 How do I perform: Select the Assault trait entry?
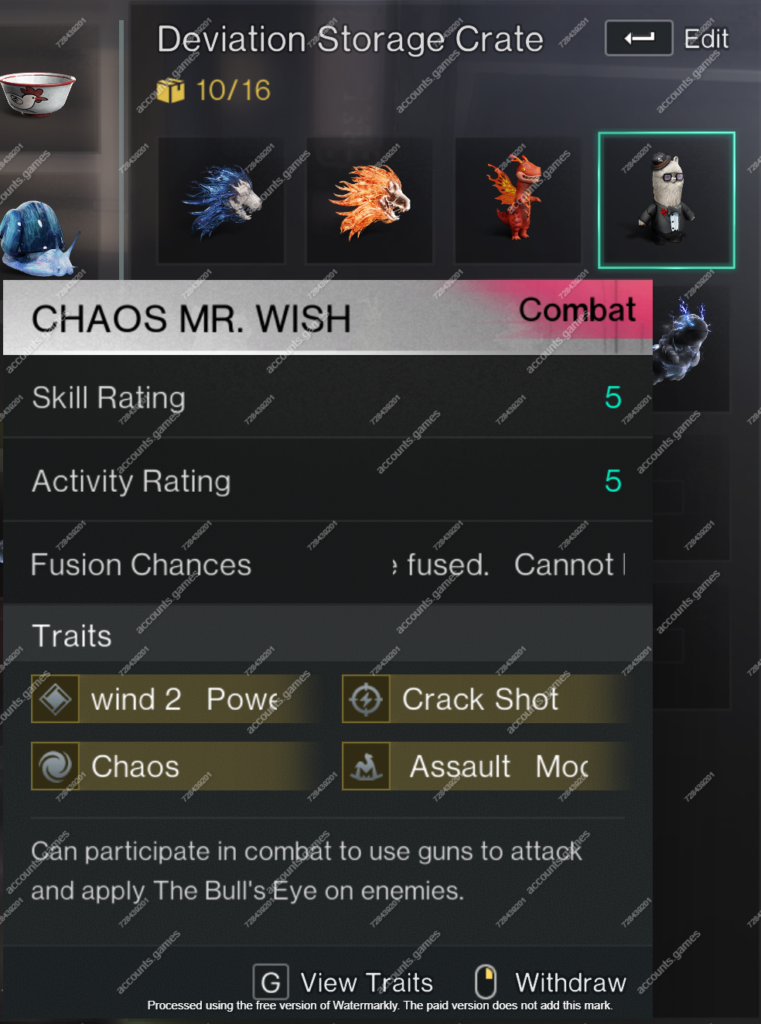point(485,767)
